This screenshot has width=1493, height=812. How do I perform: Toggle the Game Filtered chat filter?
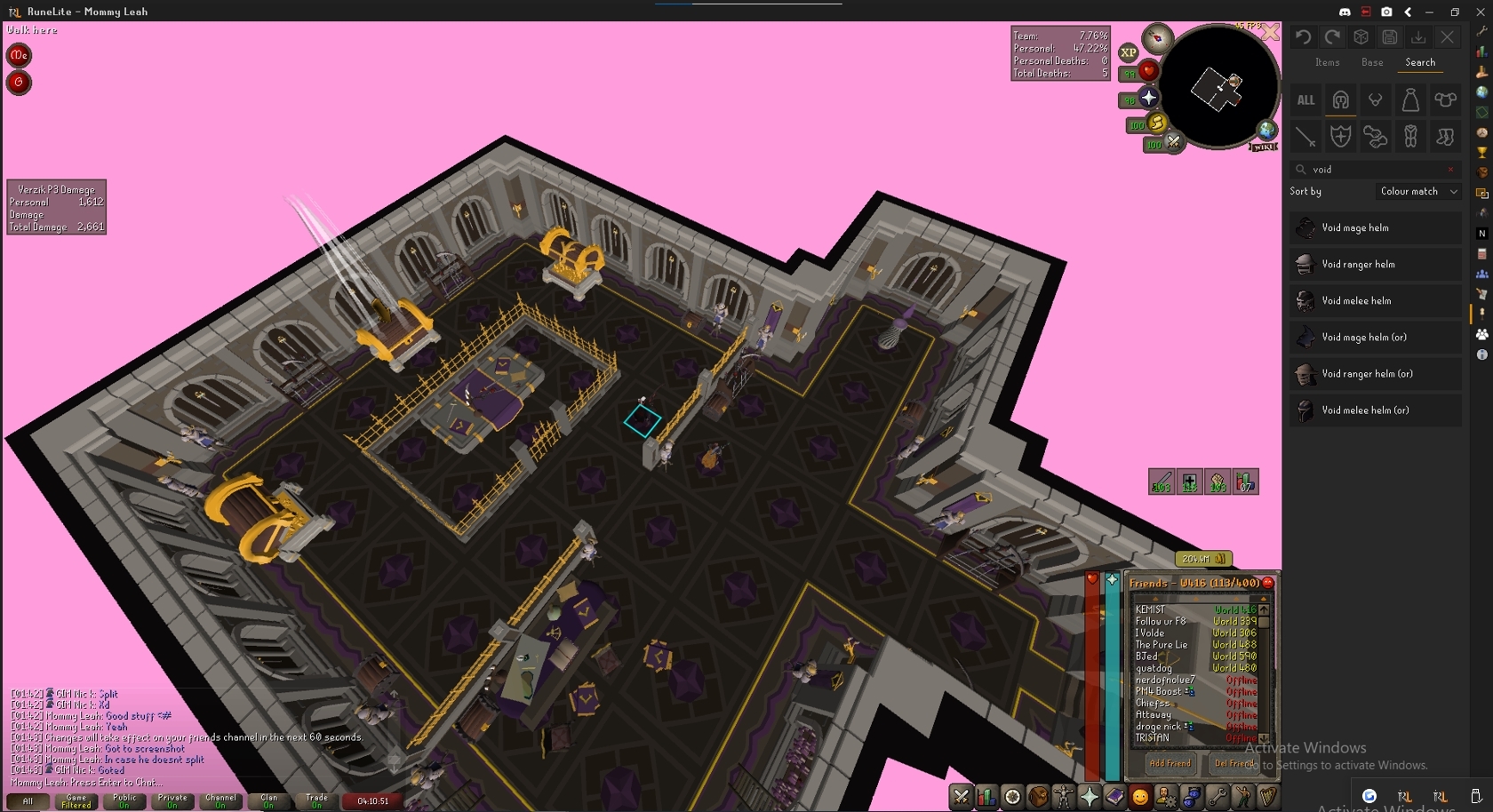pos(76,800)
